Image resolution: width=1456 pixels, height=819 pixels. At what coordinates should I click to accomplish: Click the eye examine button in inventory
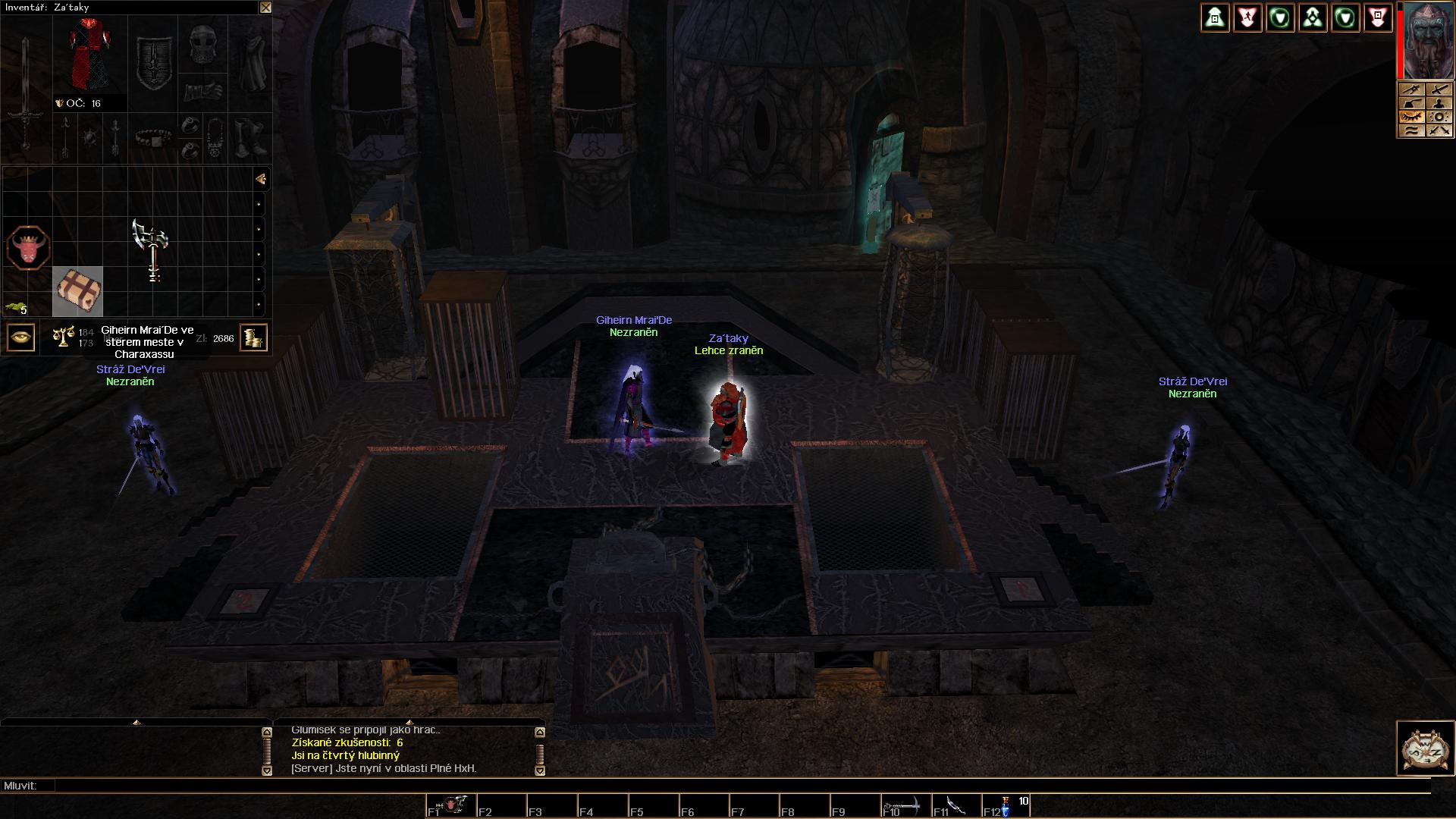[20, 337]
